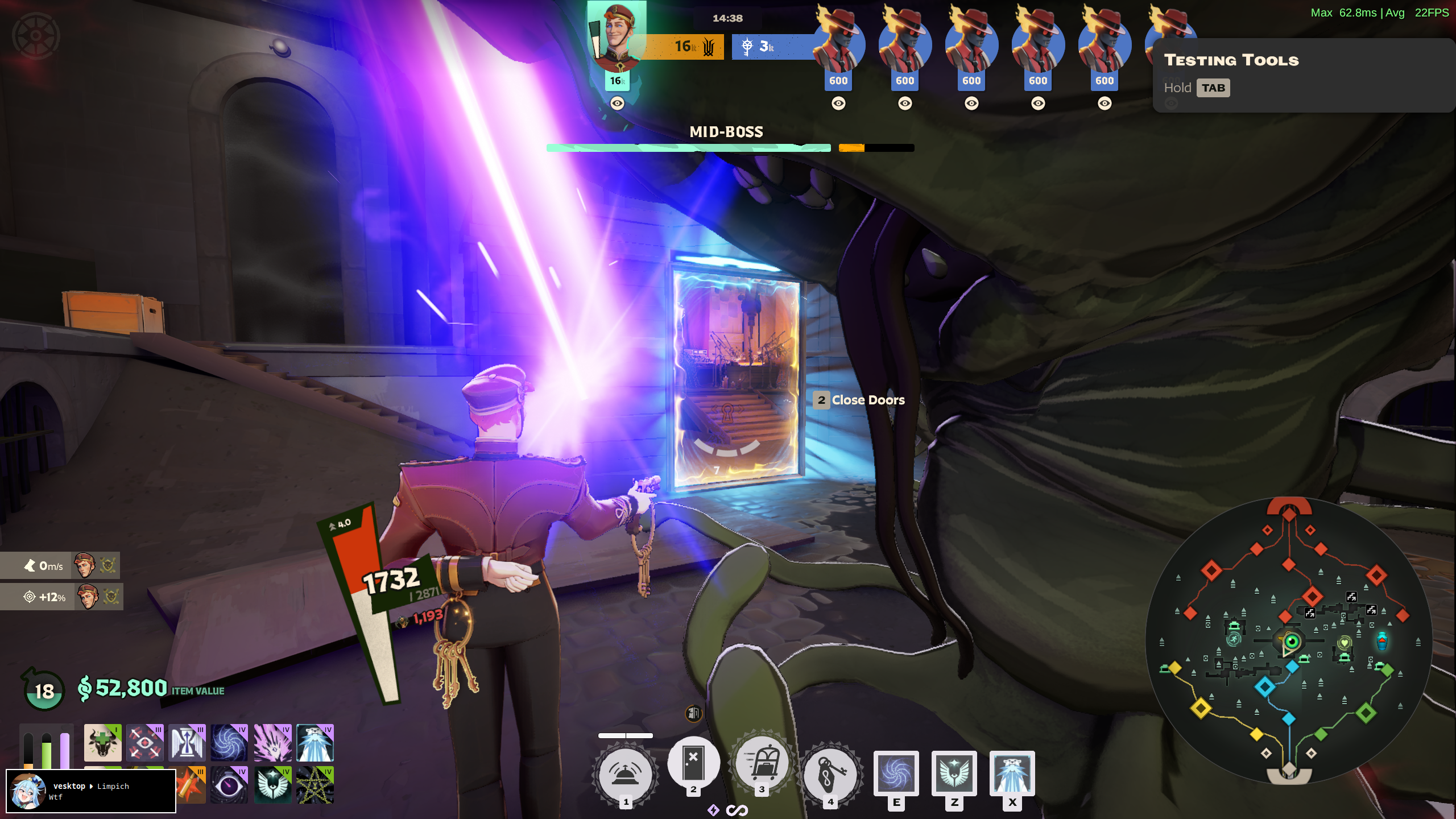
Task: Use the luggage cart ability
Action: pos(762,763)
